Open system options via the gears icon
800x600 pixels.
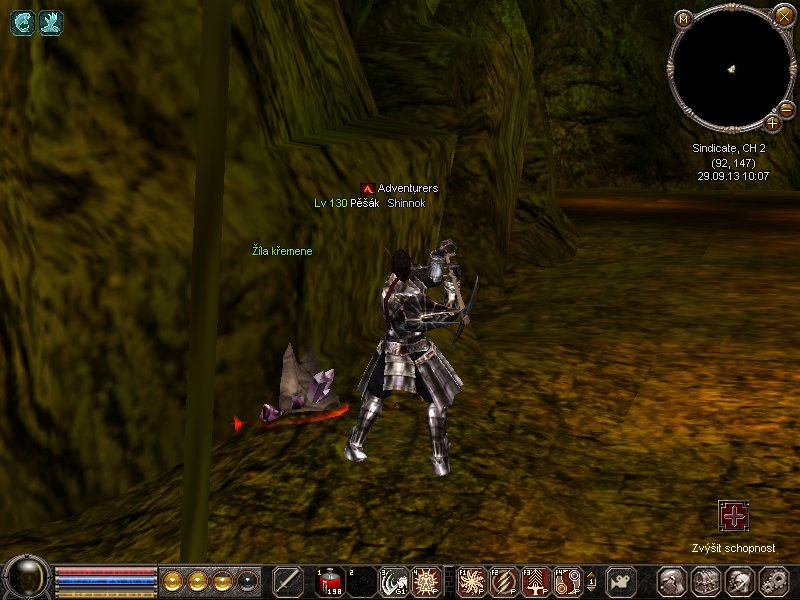tap(773, 581)
